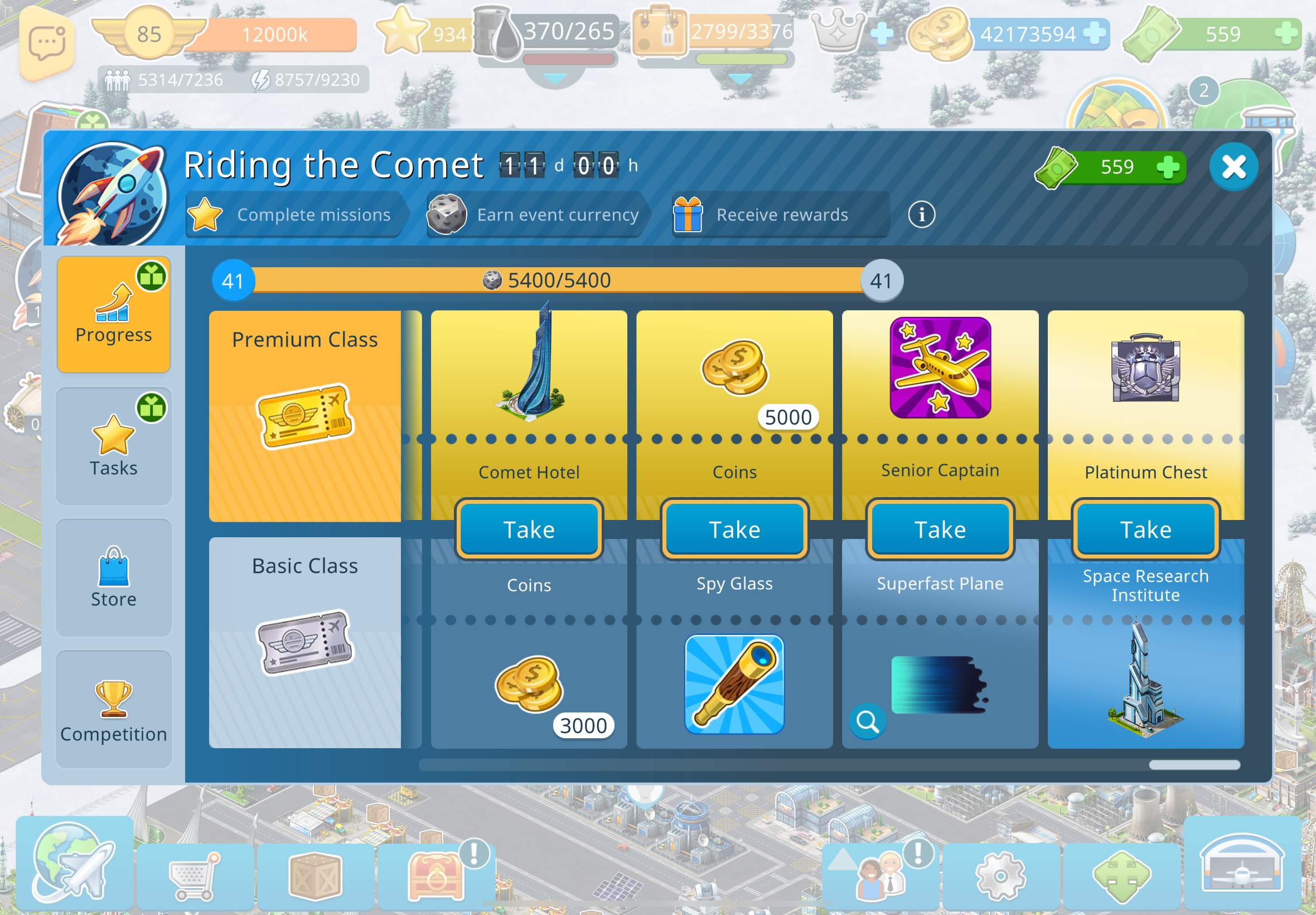Viewport: 1316px width, 915px height.
Task: Add cash with the event window plus
Action: [1168, 167]
